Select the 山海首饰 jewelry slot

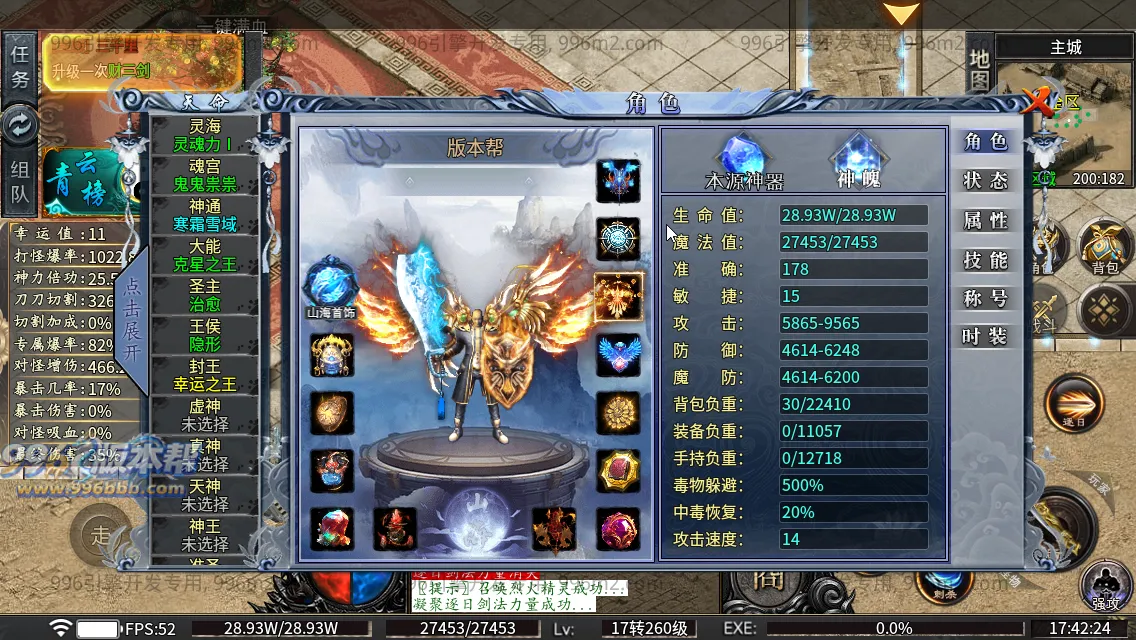pos(331,283)
